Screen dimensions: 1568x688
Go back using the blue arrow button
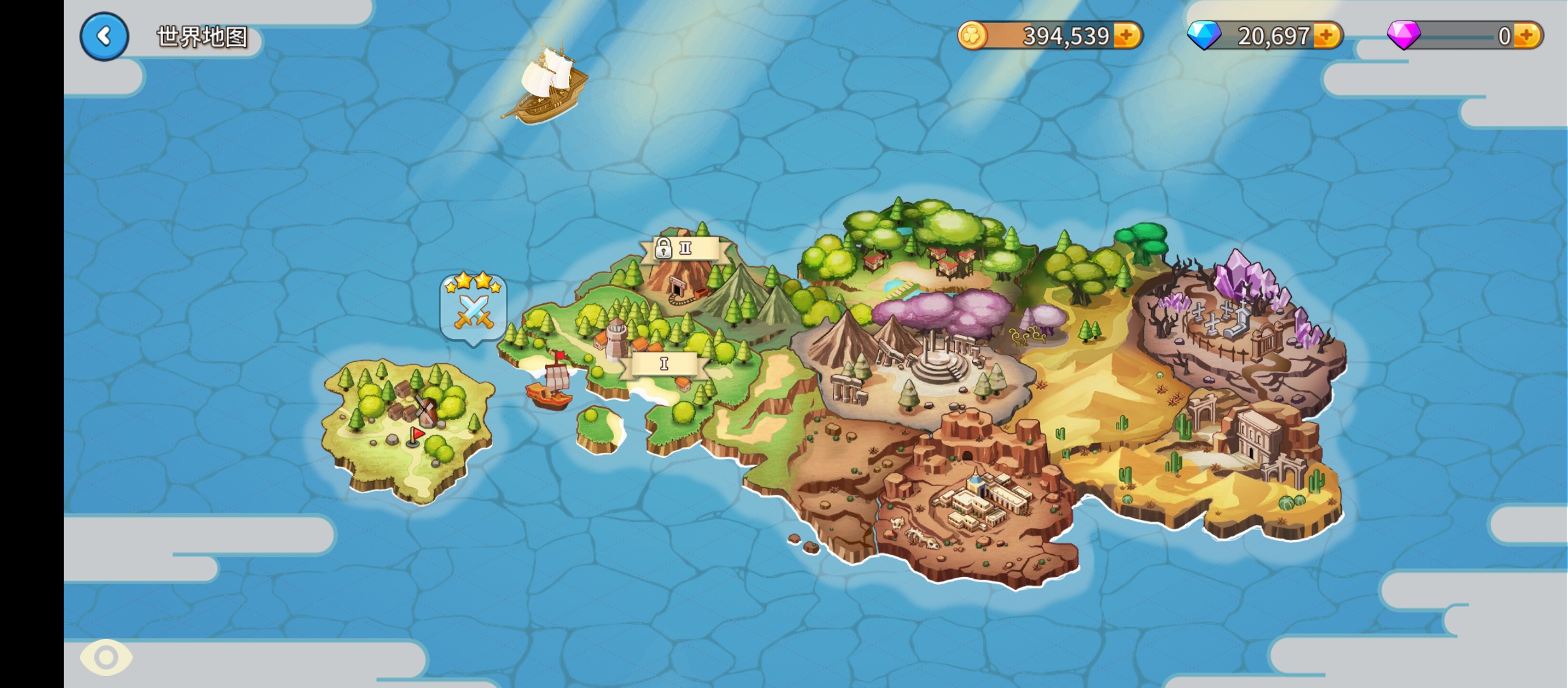pos(105,36)
